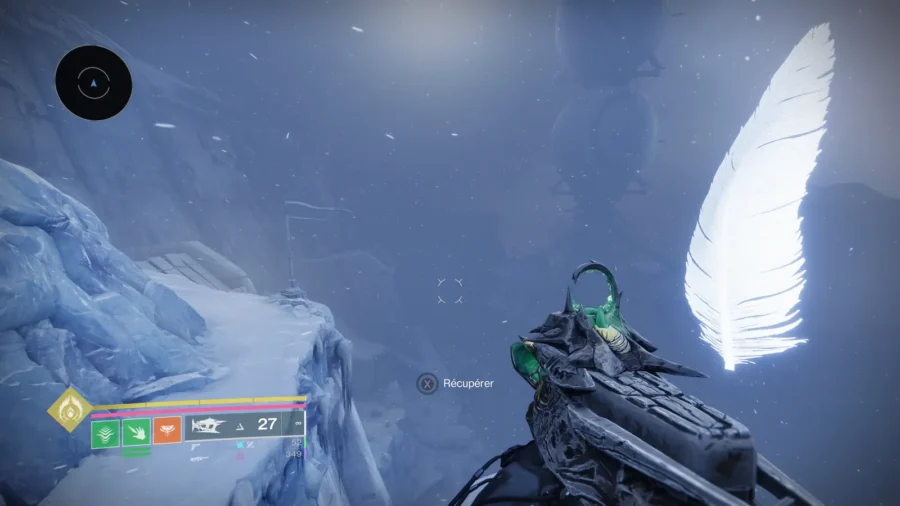
Task: Use the green melee ability icon
Action: 137,433
